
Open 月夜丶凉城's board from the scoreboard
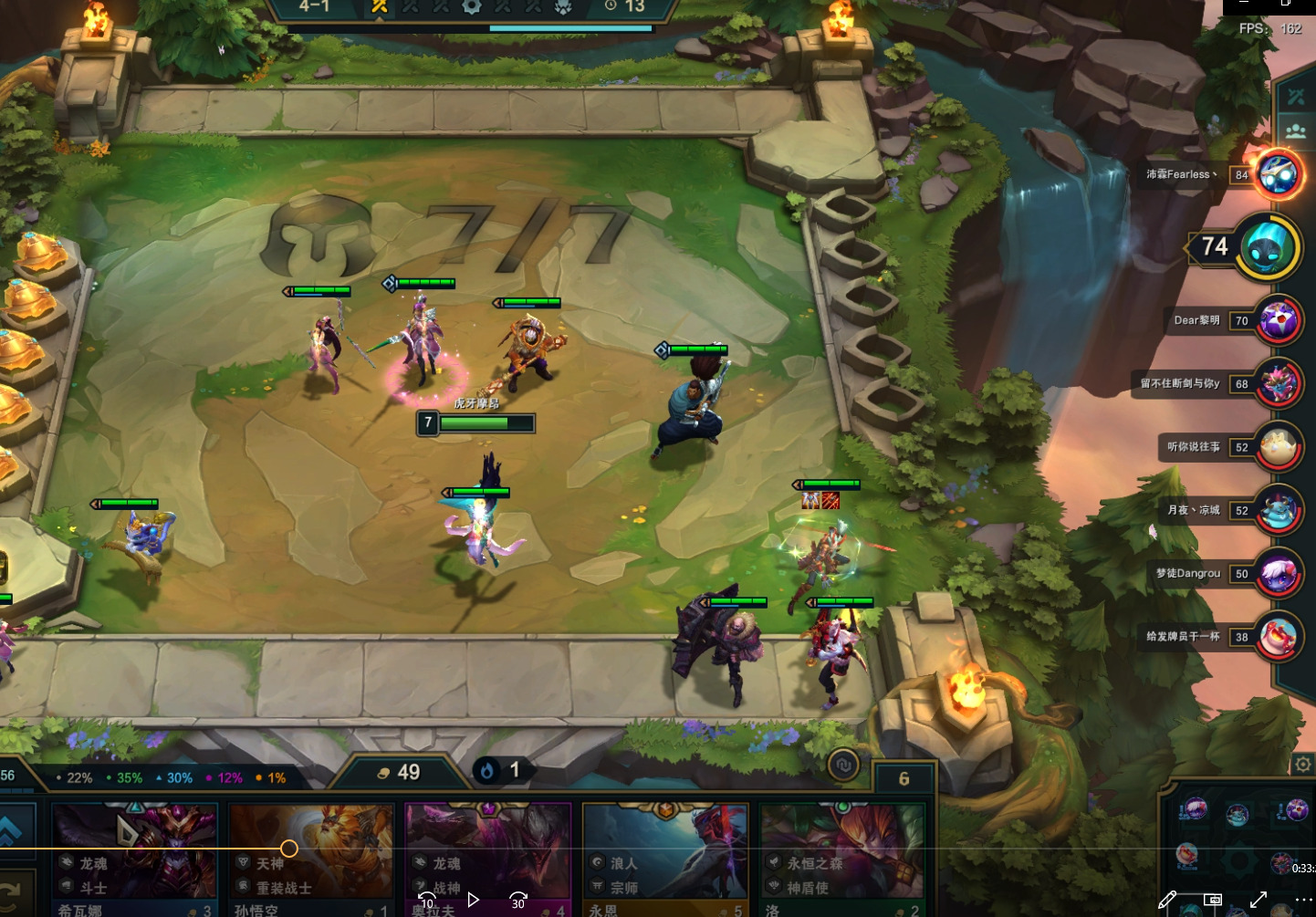[x=1279, y=510]
